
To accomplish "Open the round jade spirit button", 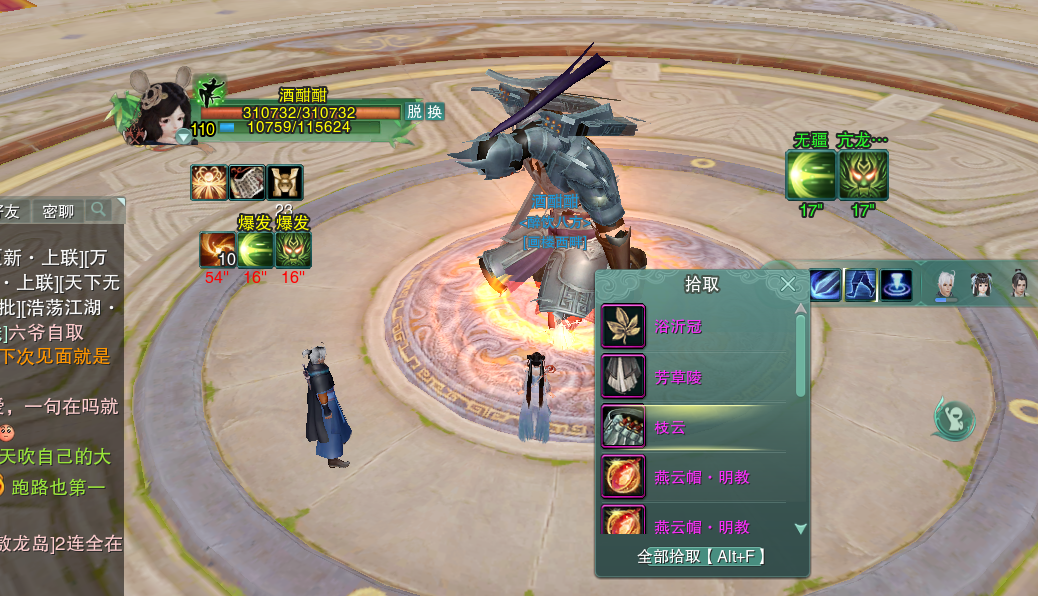I will point(954,418).
